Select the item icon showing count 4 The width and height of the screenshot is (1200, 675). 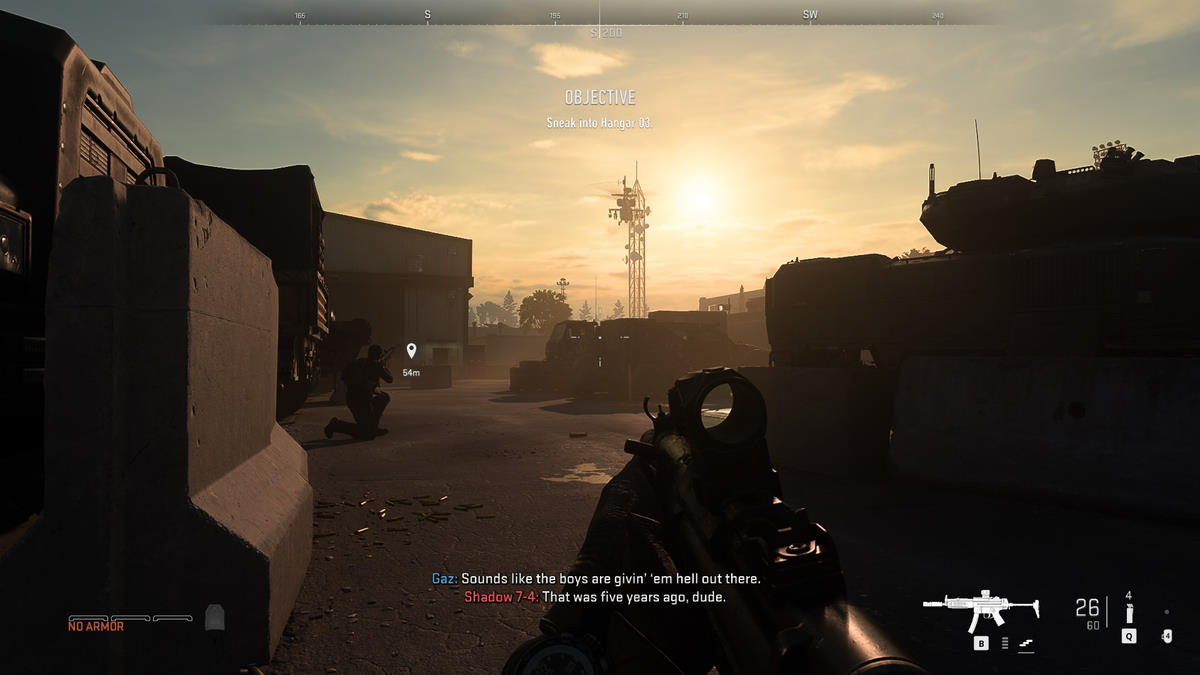pos(1166,635)
